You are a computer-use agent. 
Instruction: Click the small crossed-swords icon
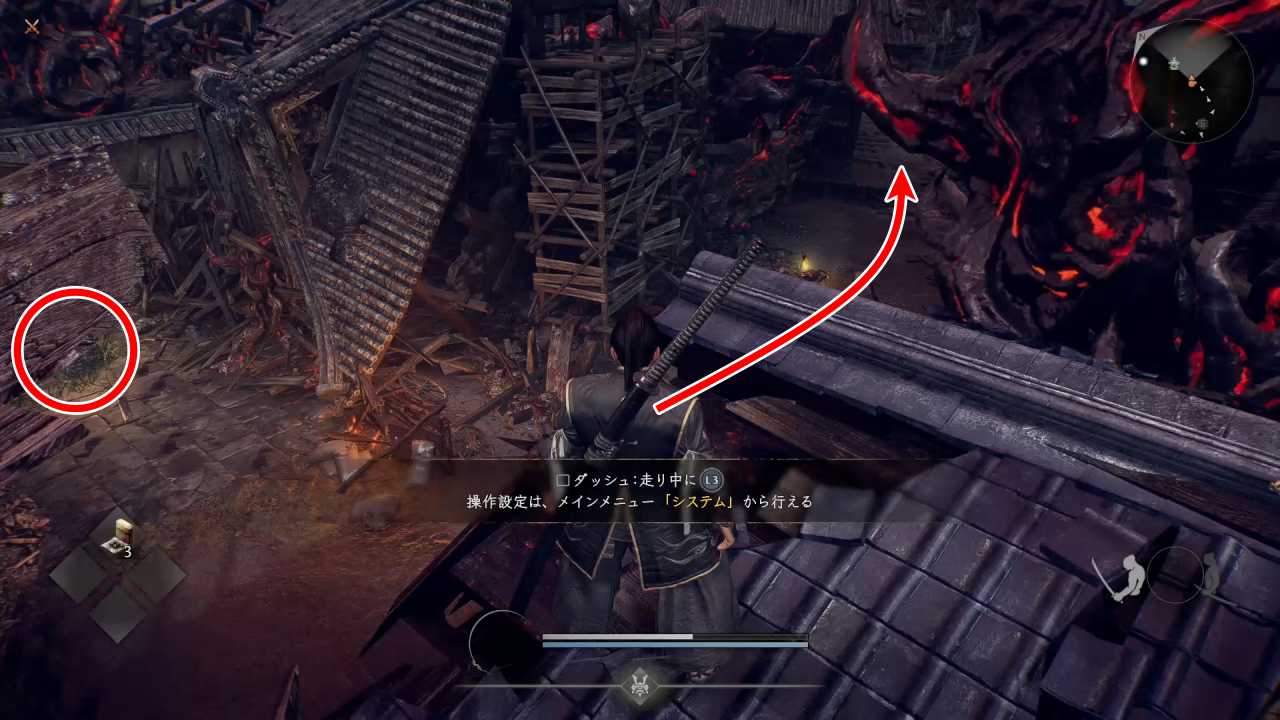(32, 27)
